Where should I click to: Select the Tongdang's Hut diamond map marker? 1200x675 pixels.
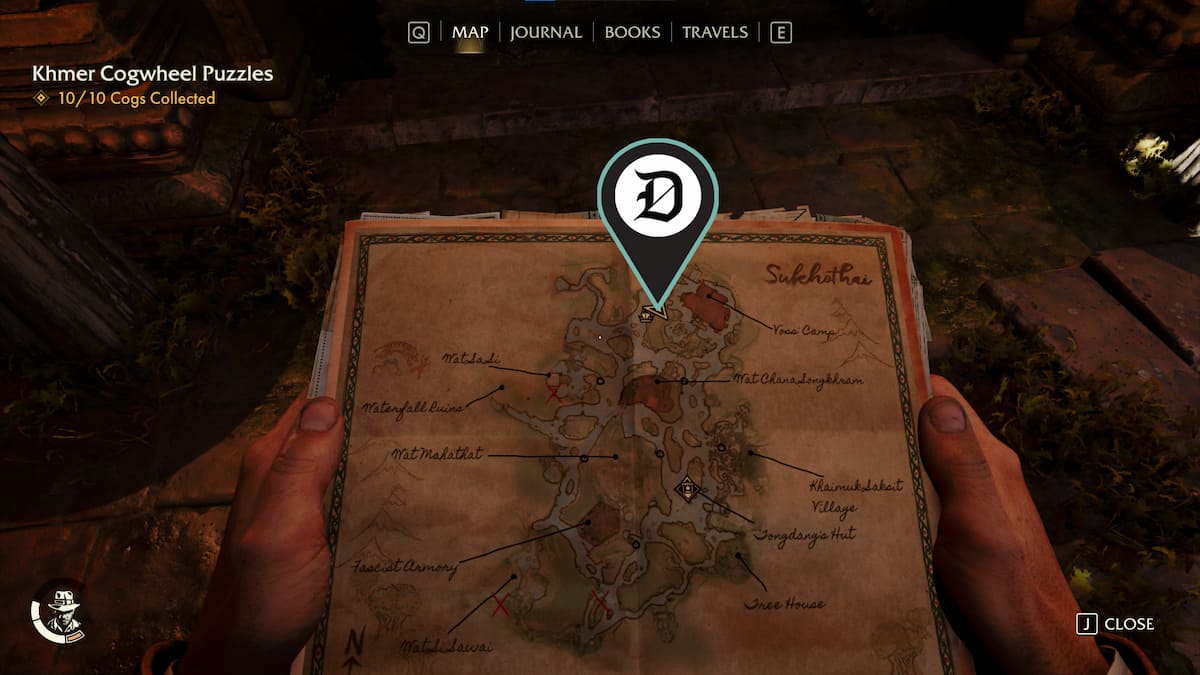[687, 489]
